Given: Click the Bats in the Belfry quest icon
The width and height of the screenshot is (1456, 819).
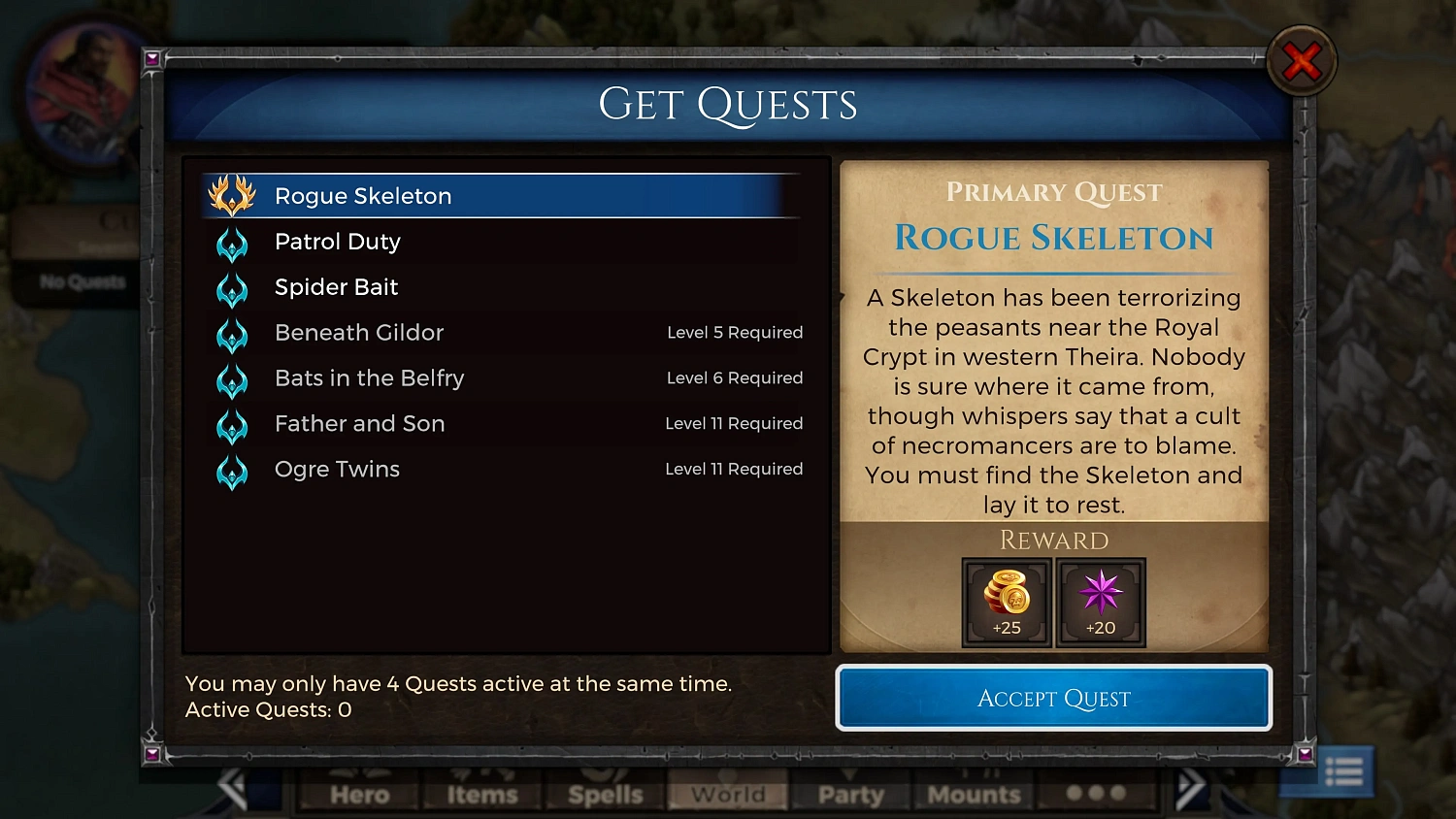Looking at the screenshot, I should click(232, 380).
